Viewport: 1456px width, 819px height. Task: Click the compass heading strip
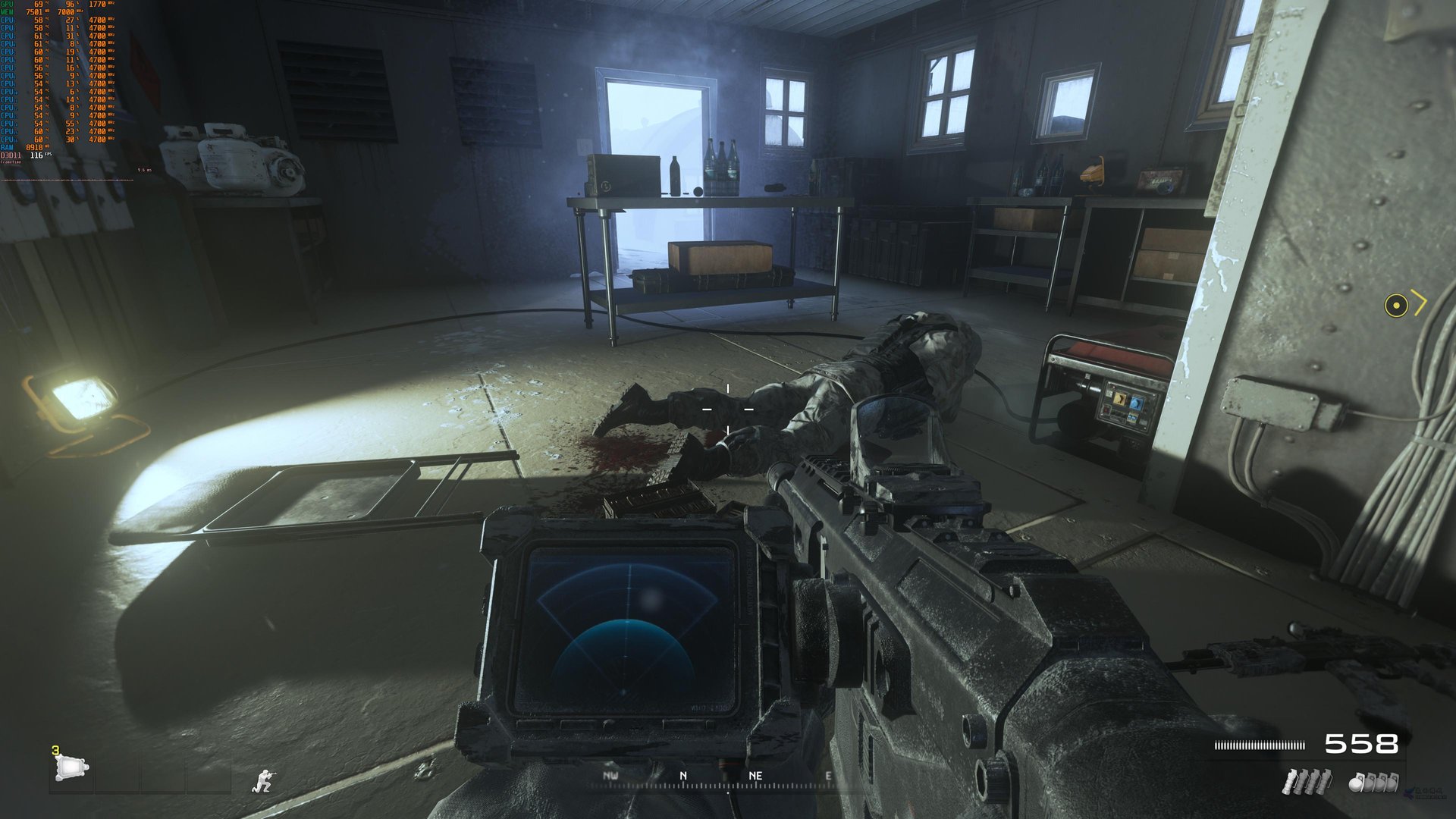pyautogui.click(x=719, y=777)
